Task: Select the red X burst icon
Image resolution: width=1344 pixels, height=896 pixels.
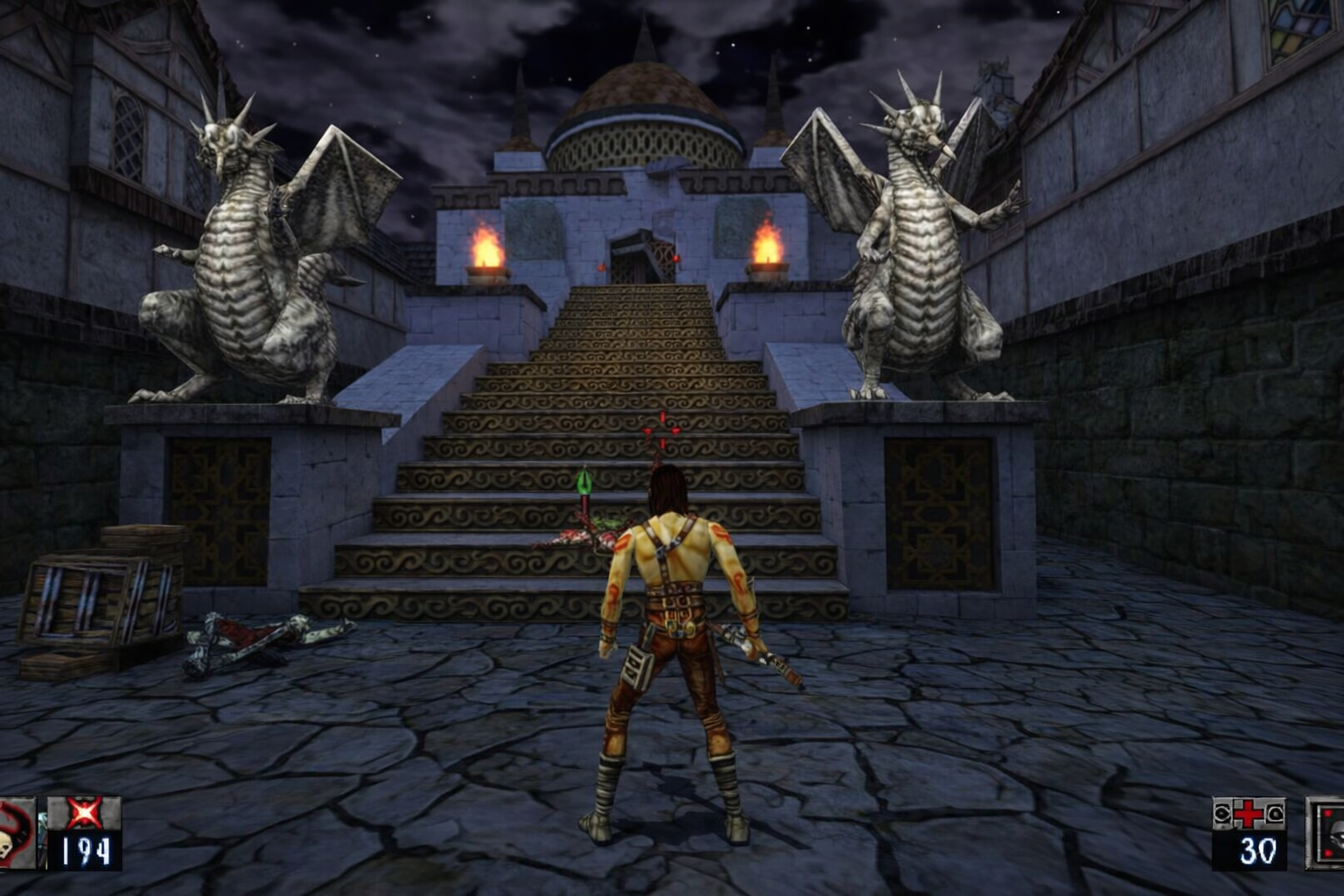Action: click(x=84, y=814)
